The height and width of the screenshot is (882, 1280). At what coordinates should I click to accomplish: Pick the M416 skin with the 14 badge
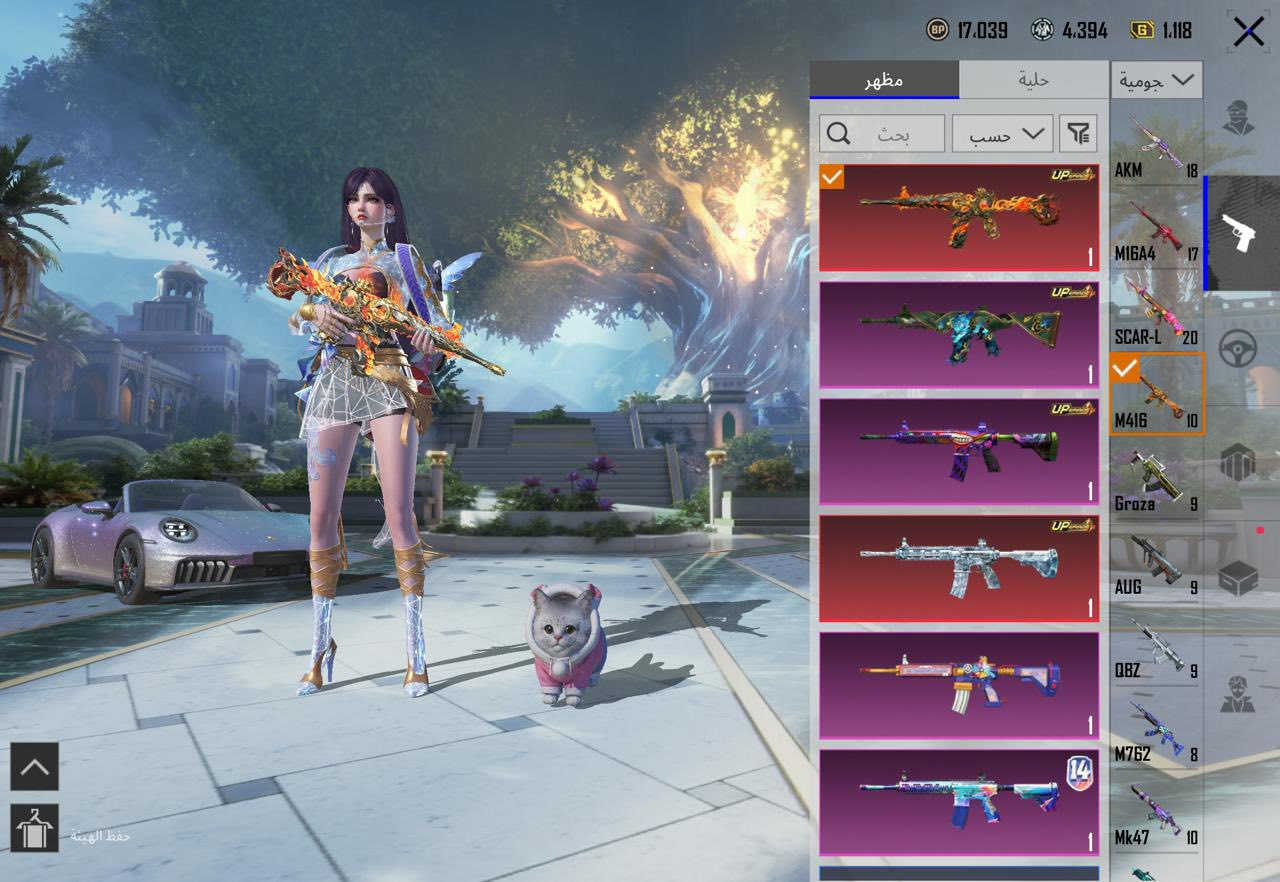(x=958, y=802)
